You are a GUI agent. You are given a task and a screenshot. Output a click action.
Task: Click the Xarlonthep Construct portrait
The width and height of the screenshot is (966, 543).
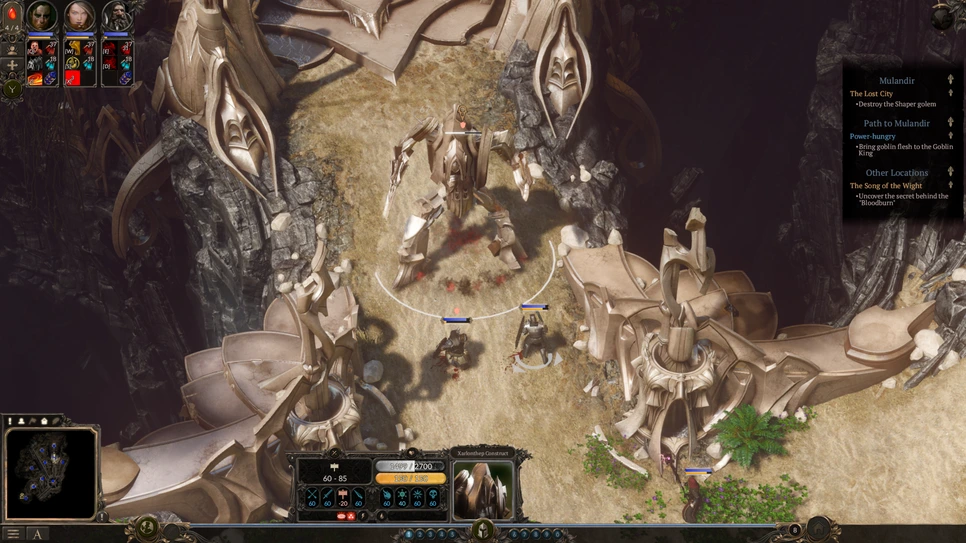tap(484, 489)
